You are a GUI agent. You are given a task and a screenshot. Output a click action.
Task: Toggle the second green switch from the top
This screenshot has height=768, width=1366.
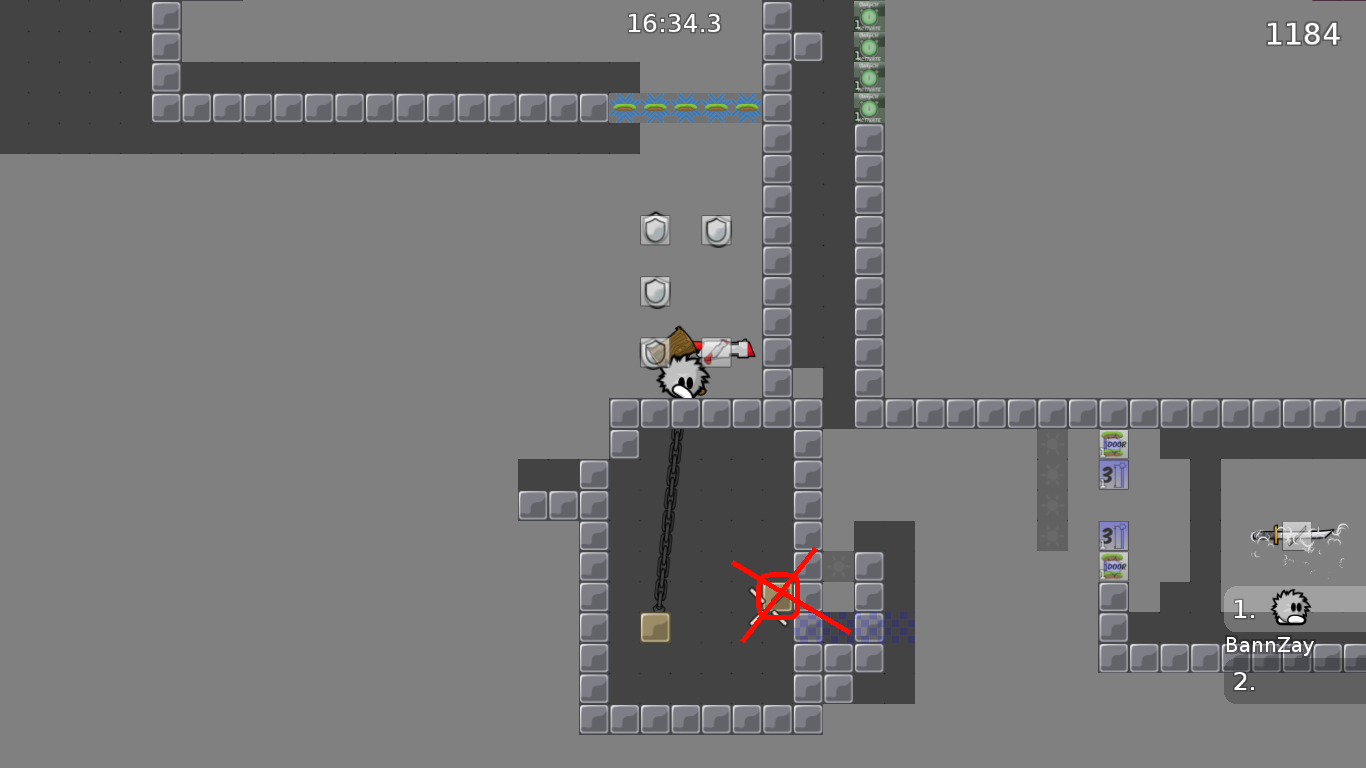[869, 45]
